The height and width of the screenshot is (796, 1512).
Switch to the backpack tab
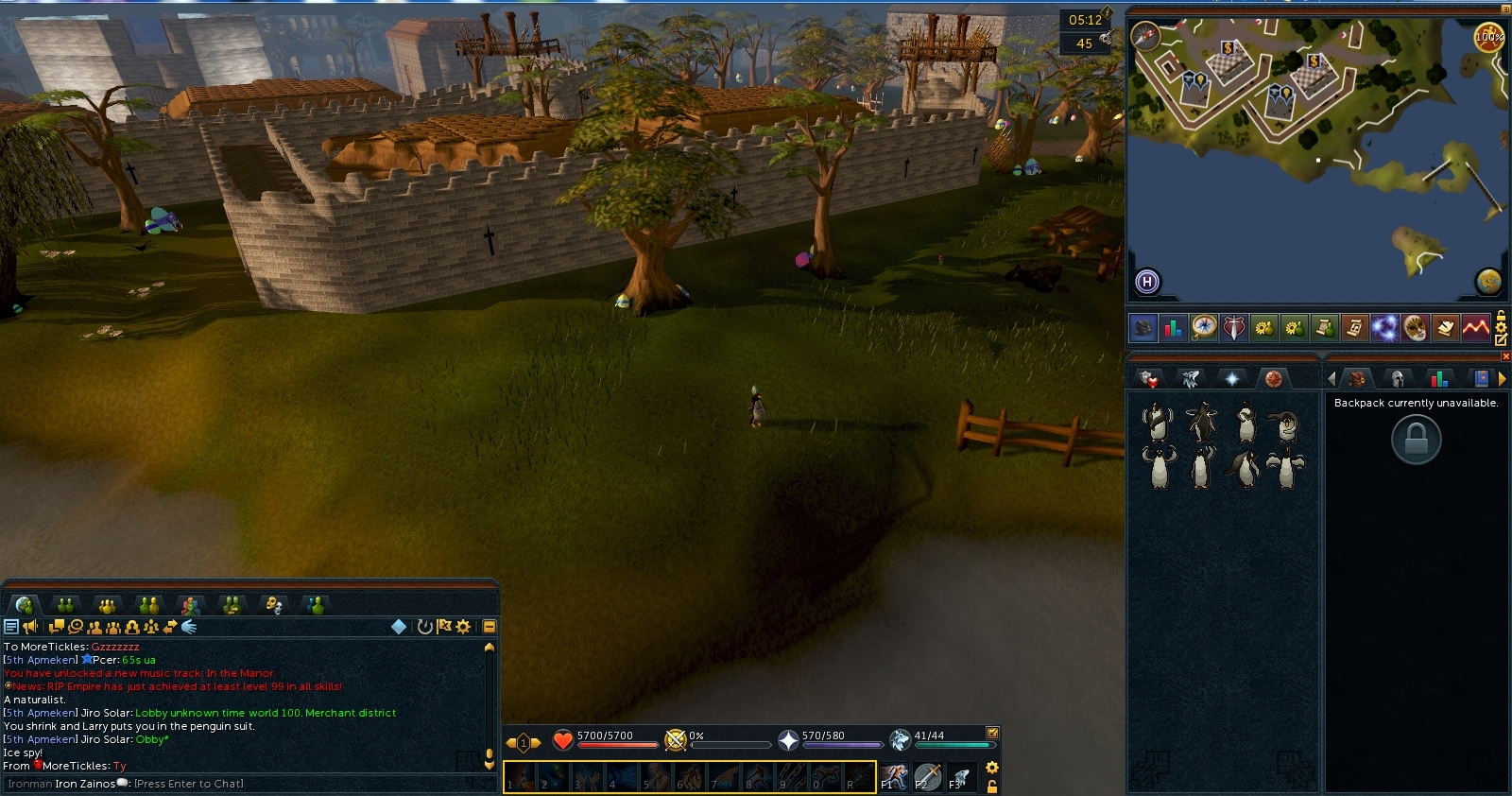pyautogui.click(x=1358, y=377)
